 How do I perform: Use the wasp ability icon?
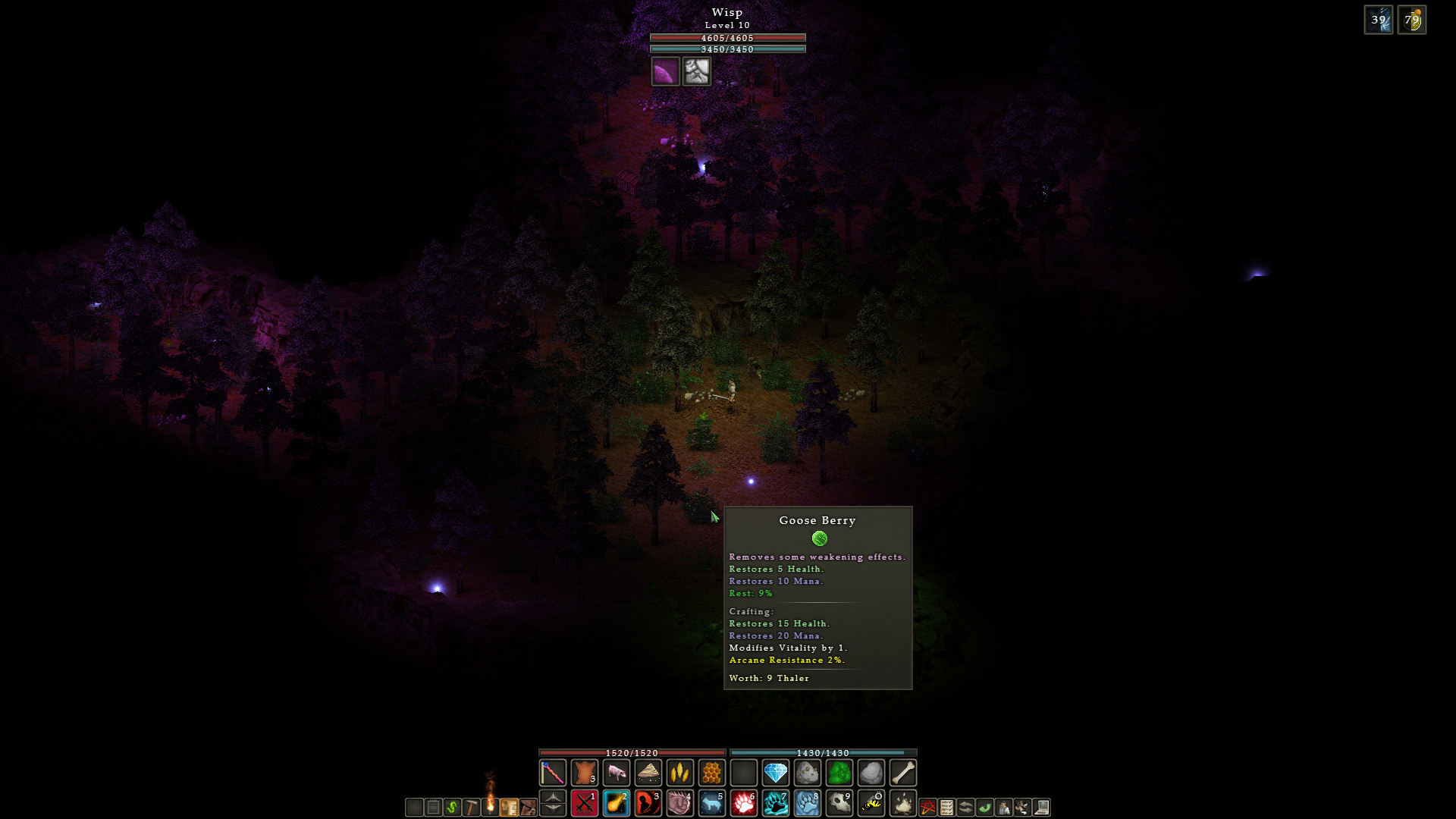871,803
